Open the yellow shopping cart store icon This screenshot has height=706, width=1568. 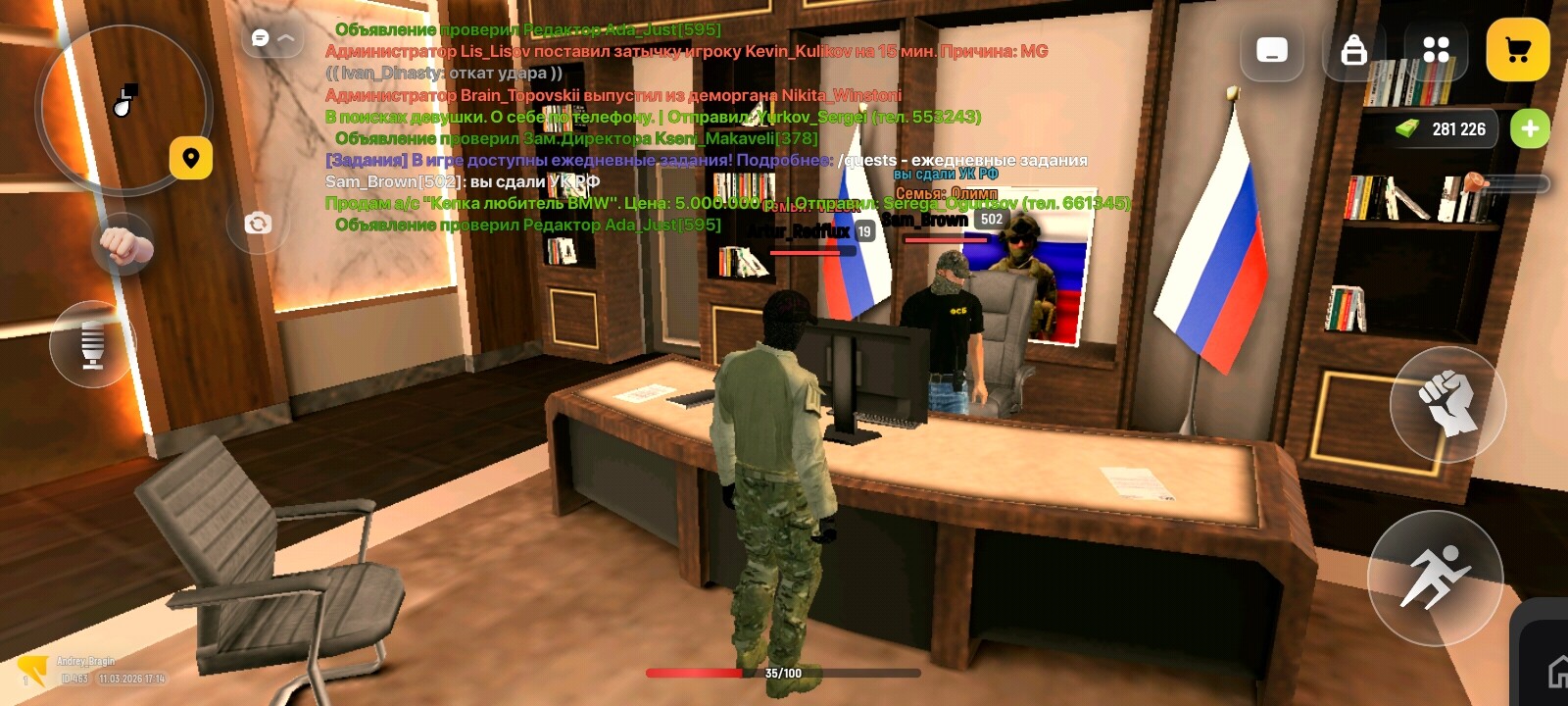(1518, 47)
